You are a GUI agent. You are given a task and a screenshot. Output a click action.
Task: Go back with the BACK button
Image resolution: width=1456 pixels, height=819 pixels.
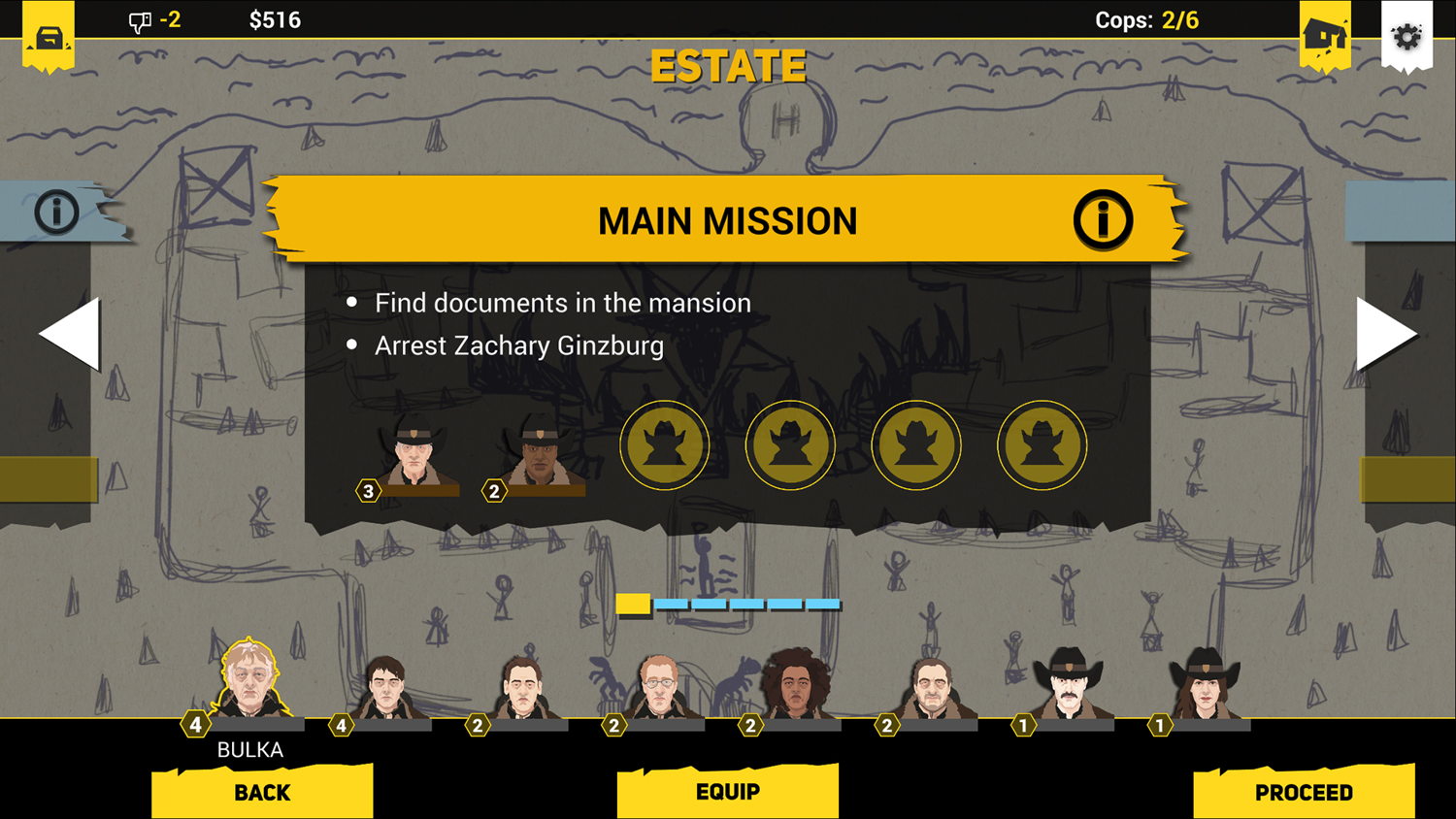click(262, 792)
